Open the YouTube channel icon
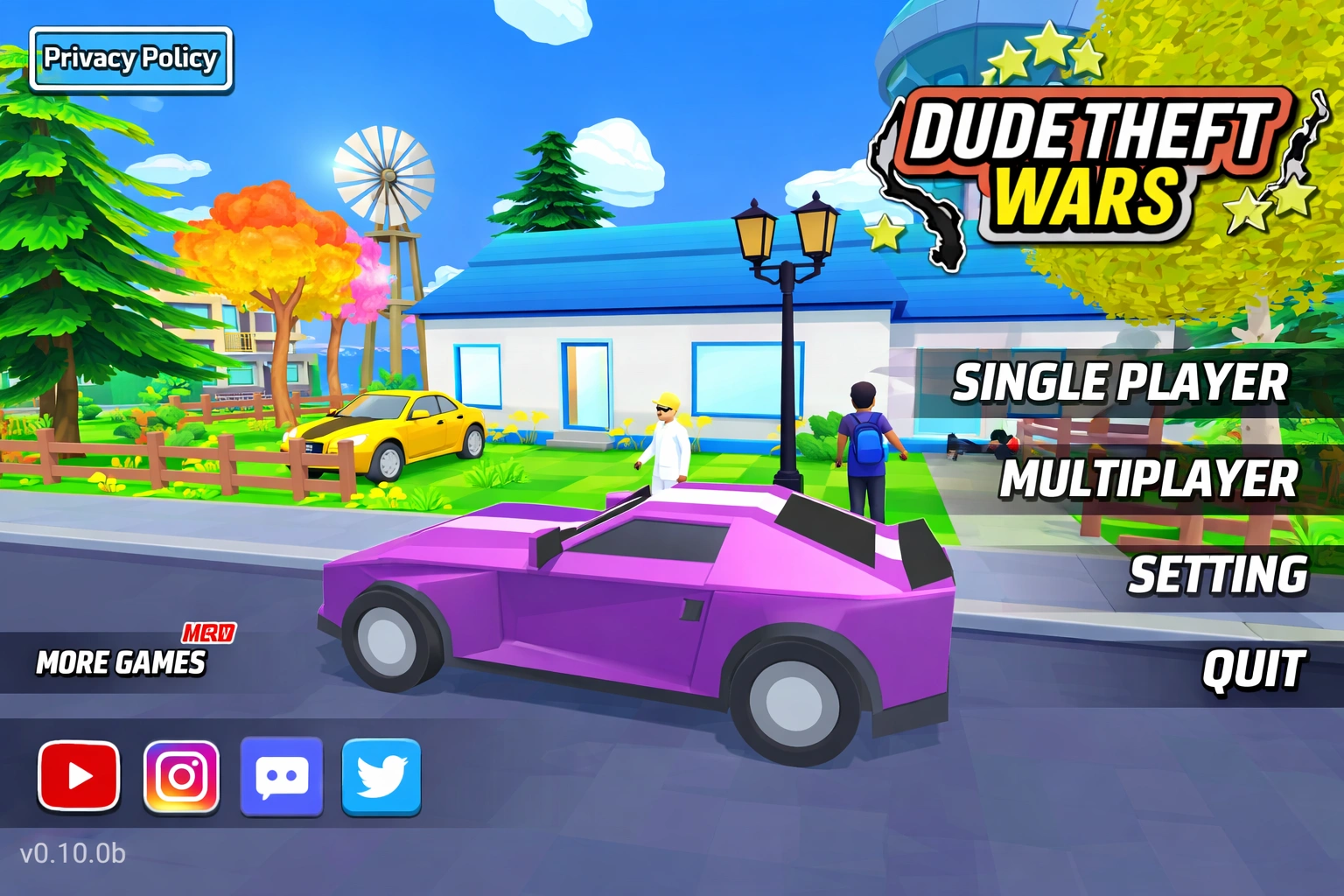The image size is (1344, 896). coord(78,774)
